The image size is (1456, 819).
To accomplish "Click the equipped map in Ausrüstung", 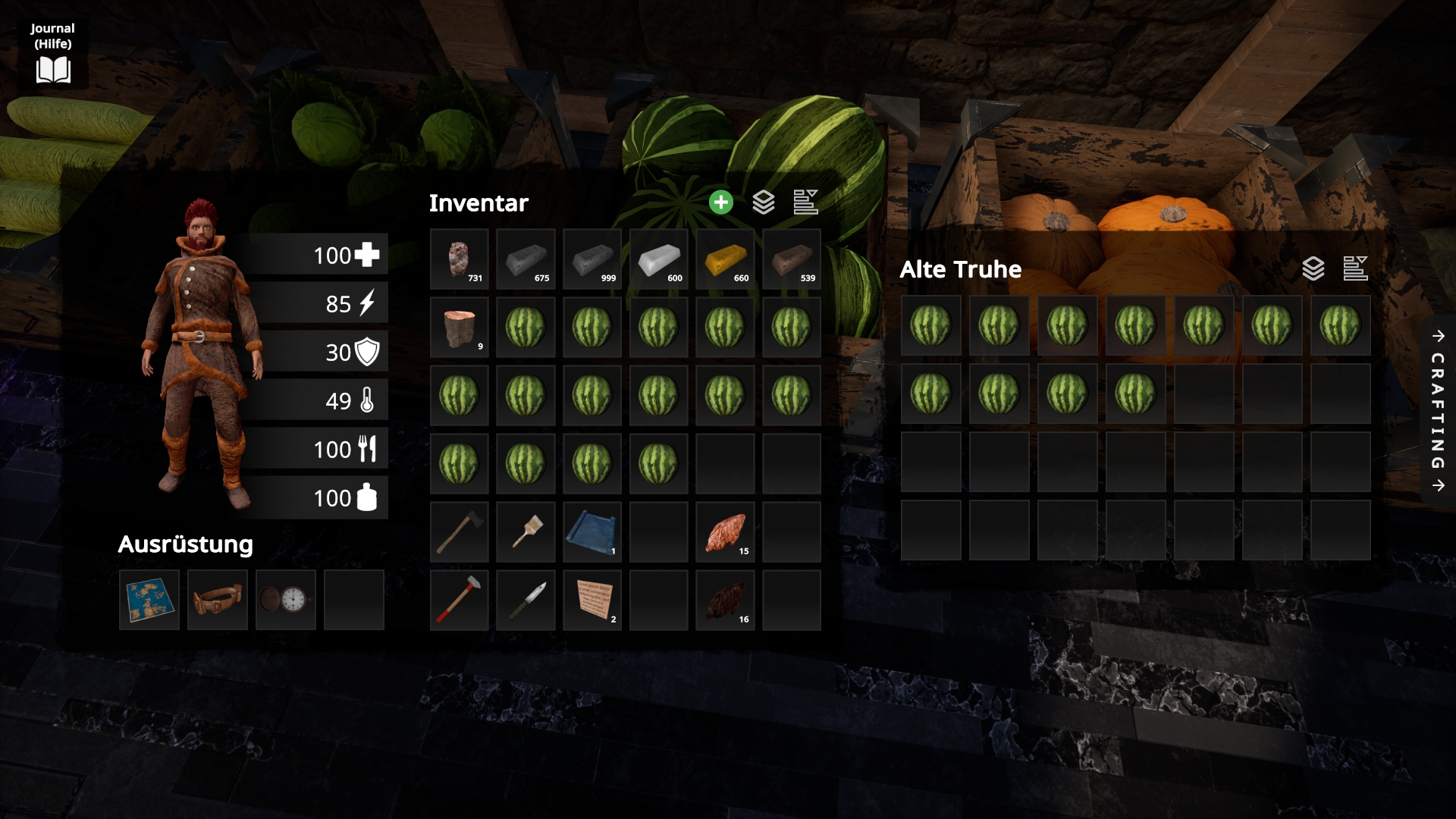I will click(x=149, y=600).
